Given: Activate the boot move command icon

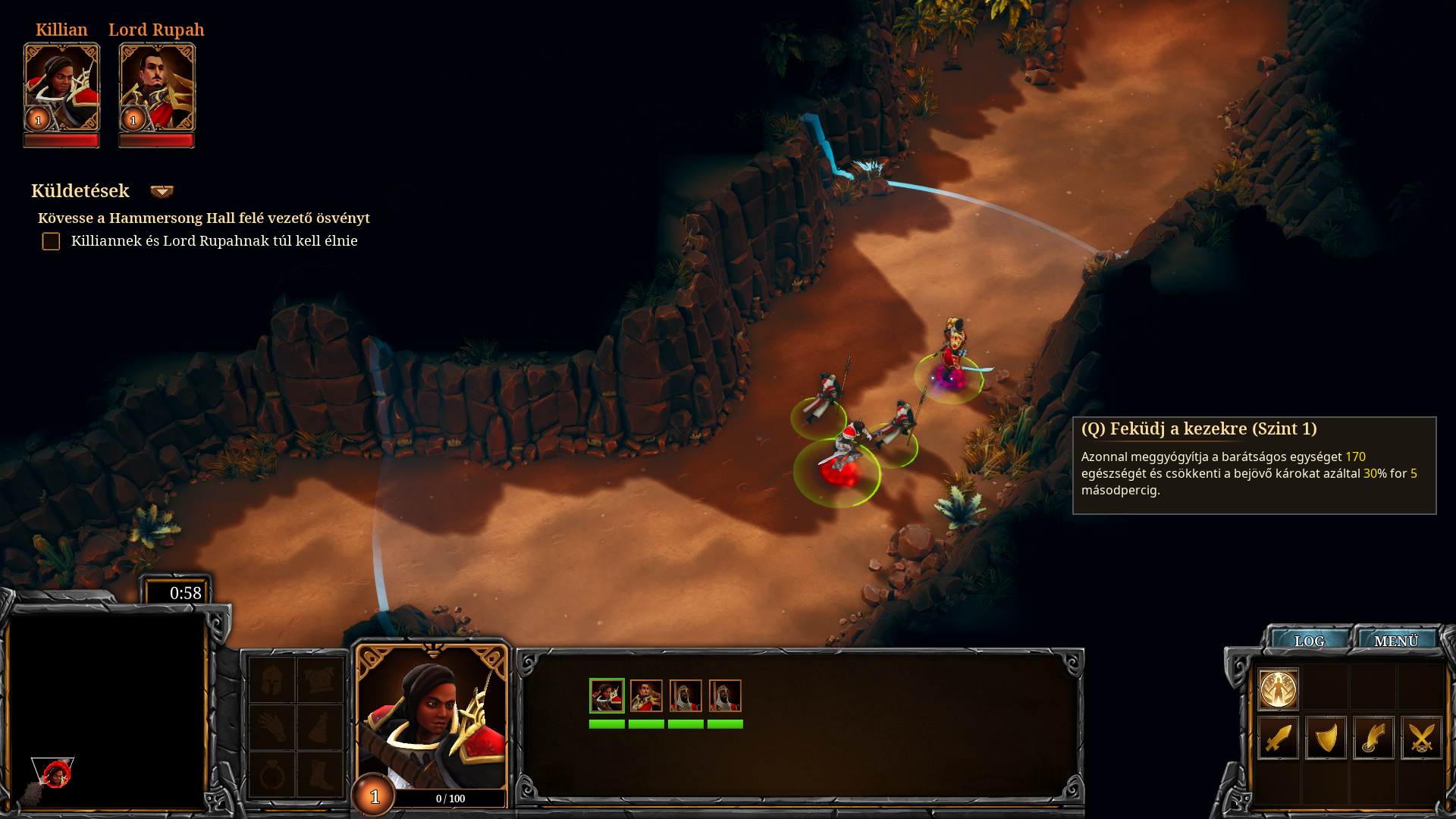Looking at the screenshot, I should [x=1373, y=738].
